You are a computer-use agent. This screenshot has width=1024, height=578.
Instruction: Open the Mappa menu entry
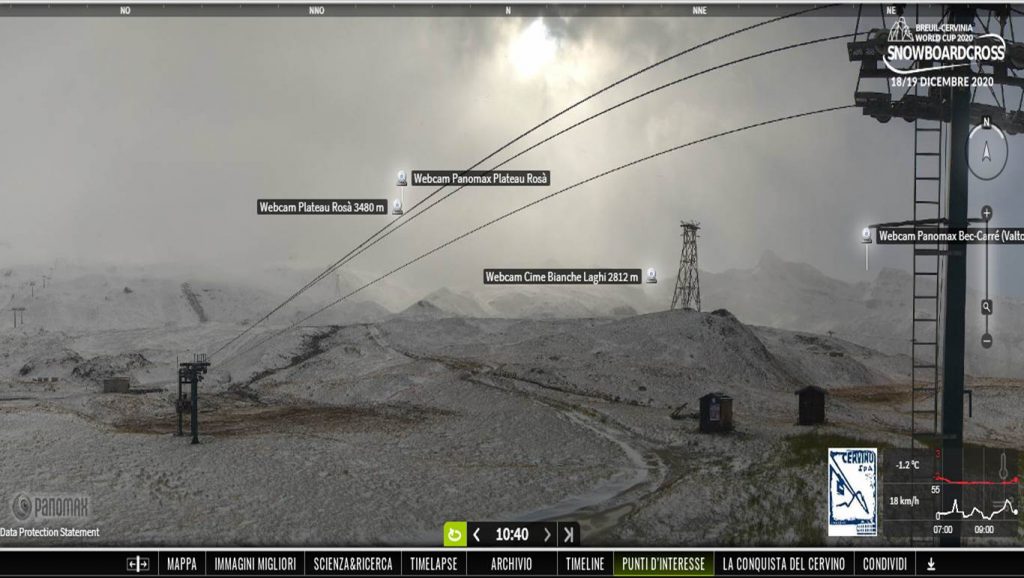click(x=182, y=564)
